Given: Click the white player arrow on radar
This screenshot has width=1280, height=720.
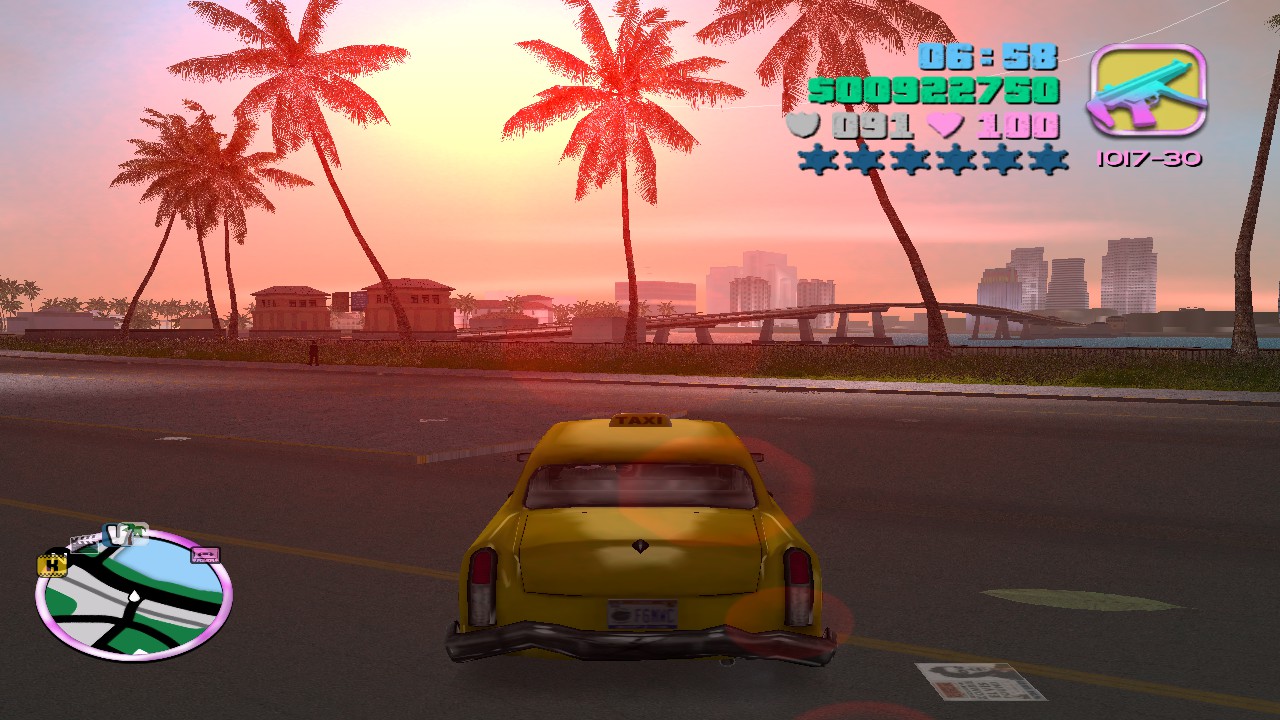Looking at the screenshot, I should (133, 597).
